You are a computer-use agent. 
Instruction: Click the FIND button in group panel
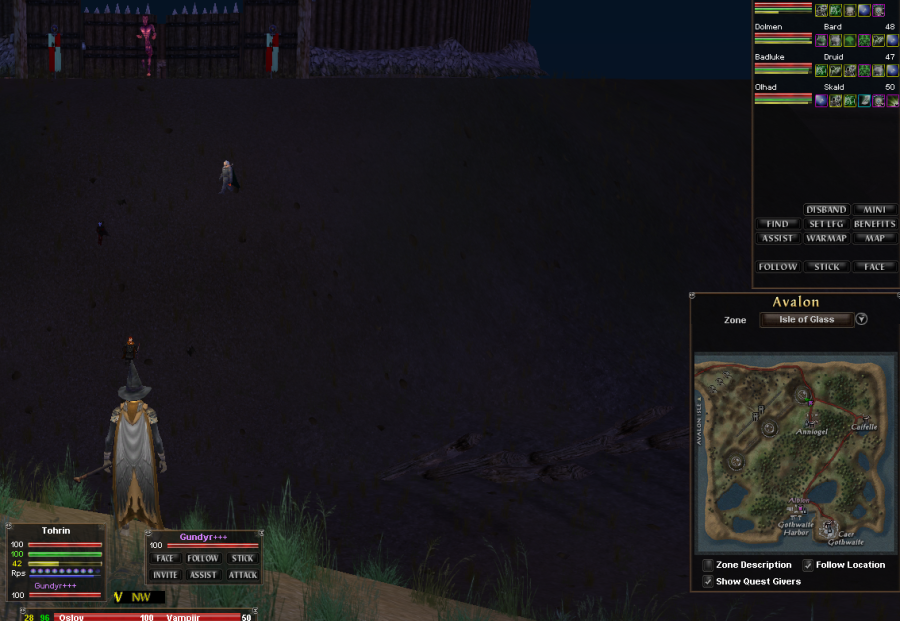(x=777, y=224)
